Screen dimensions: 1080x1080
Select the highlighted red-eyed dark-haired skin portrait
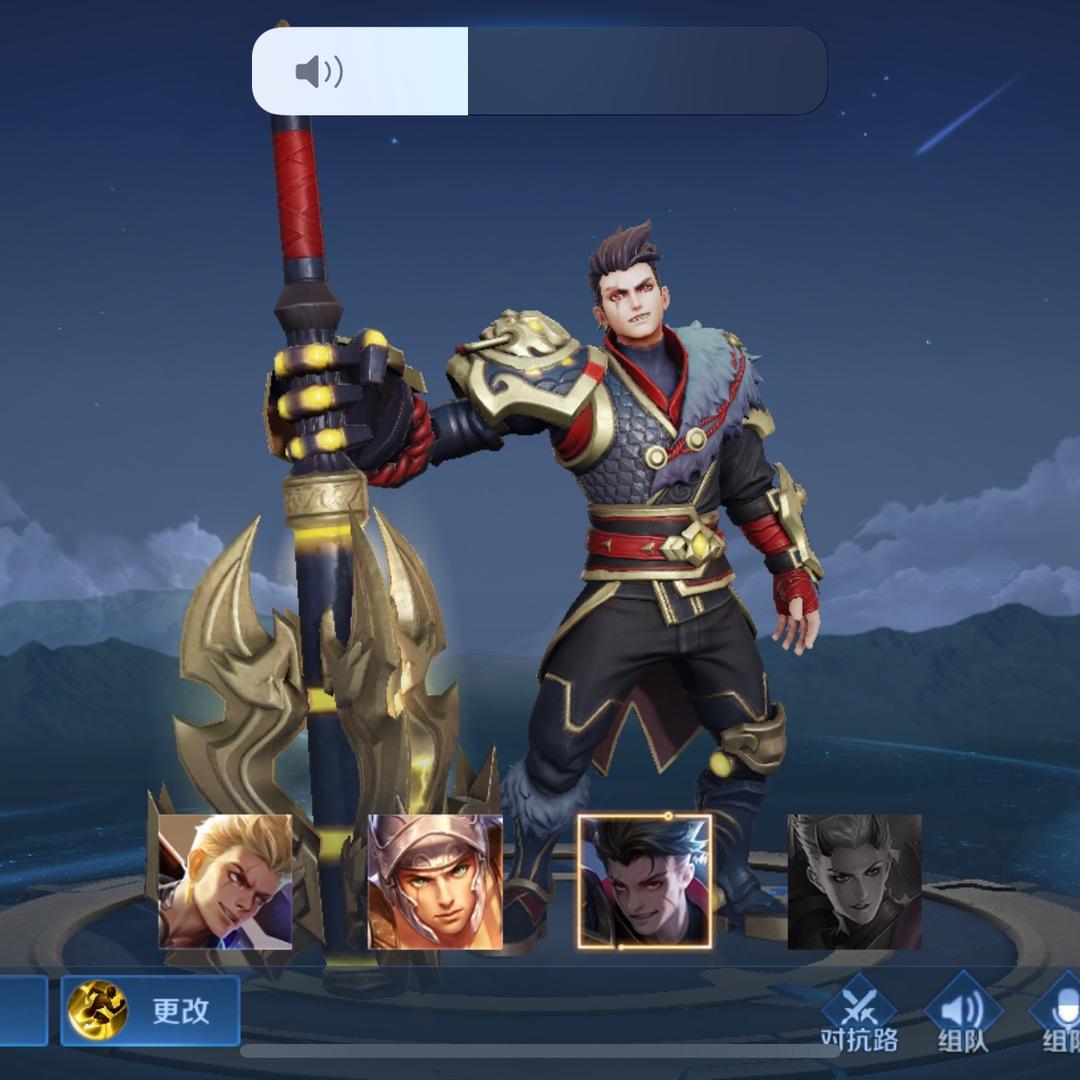point(645,881)
